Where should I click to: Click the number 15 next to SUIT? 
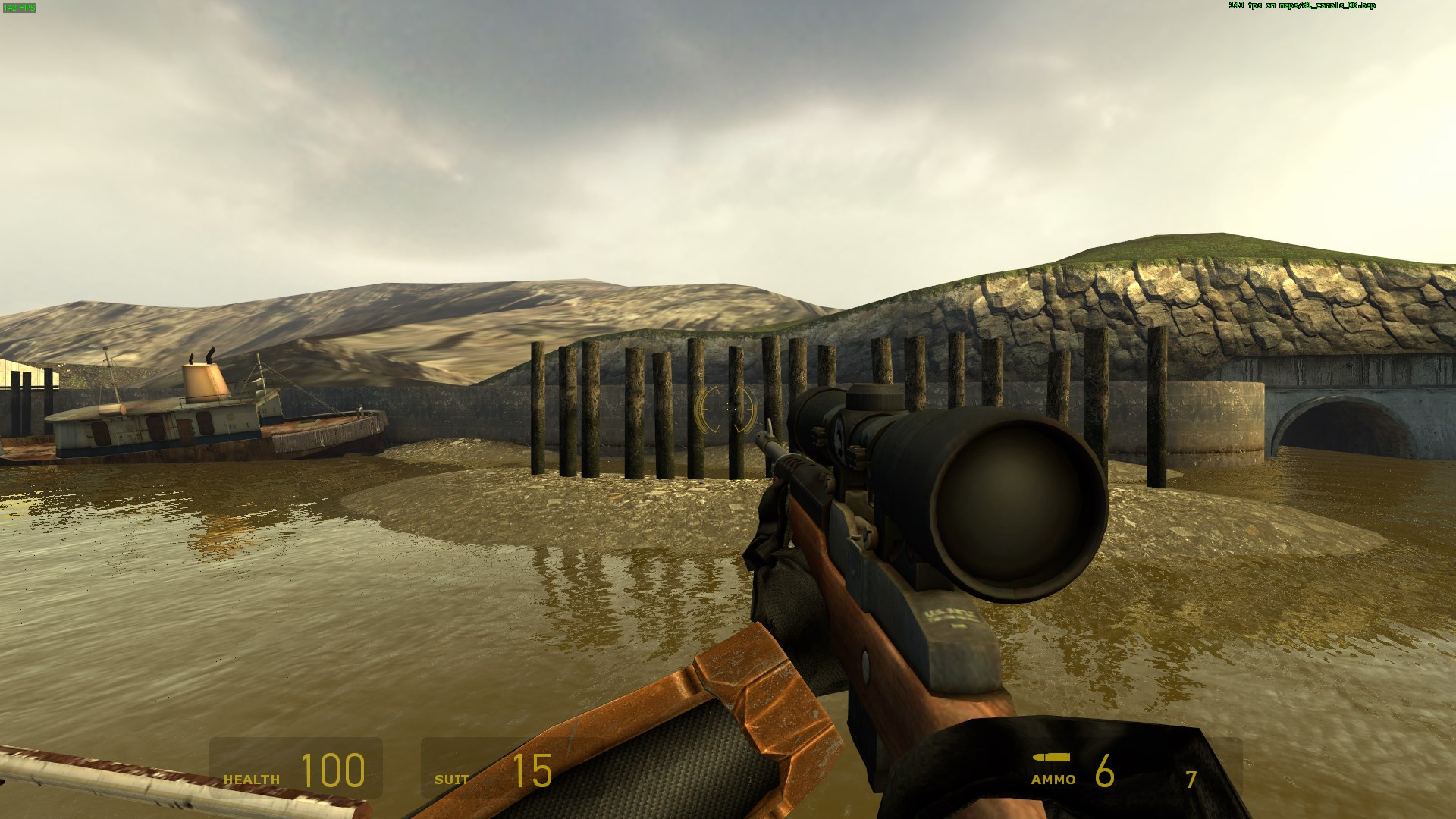(533, 768)
